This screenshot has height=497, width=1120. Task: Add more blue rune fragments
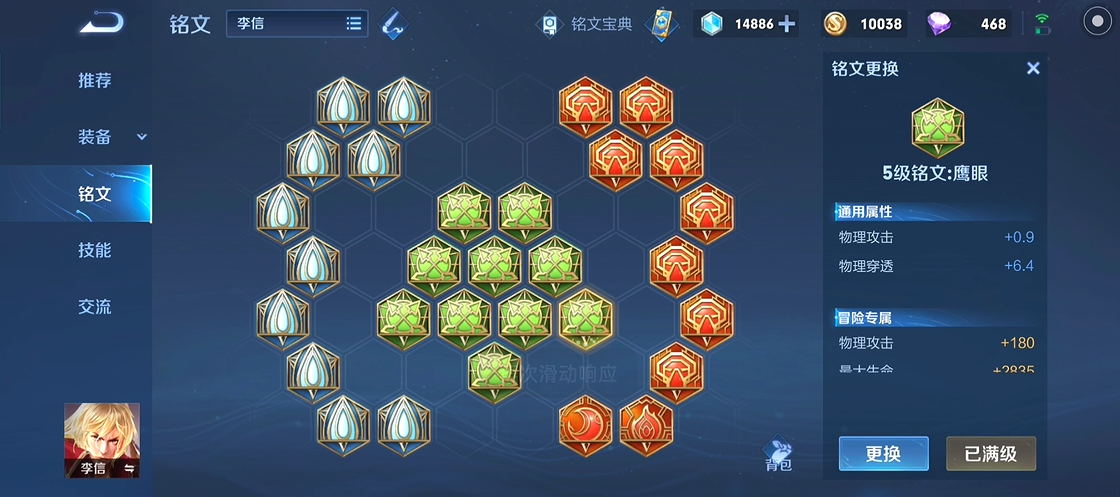[x=787, y=24]
